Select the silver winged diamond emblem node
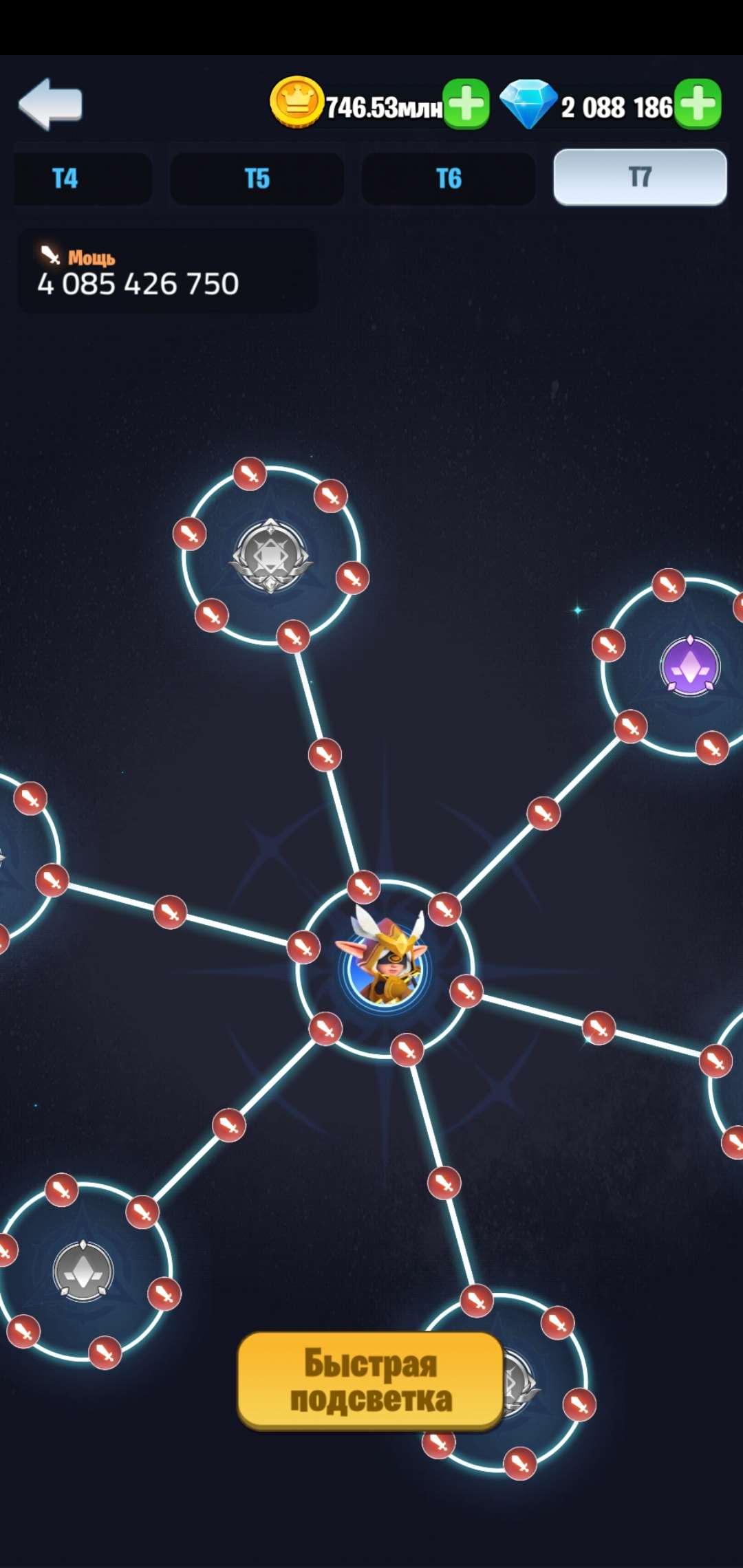Screen dimensions: 743x1568 pos(270,555)
